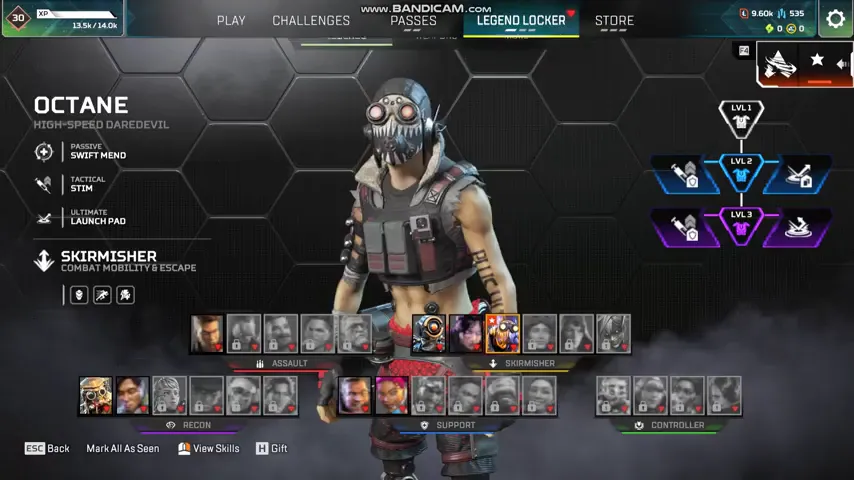The image size is (854, 480).
Task: Pick the first Assault legend portrait
Action: click(207, 334)
